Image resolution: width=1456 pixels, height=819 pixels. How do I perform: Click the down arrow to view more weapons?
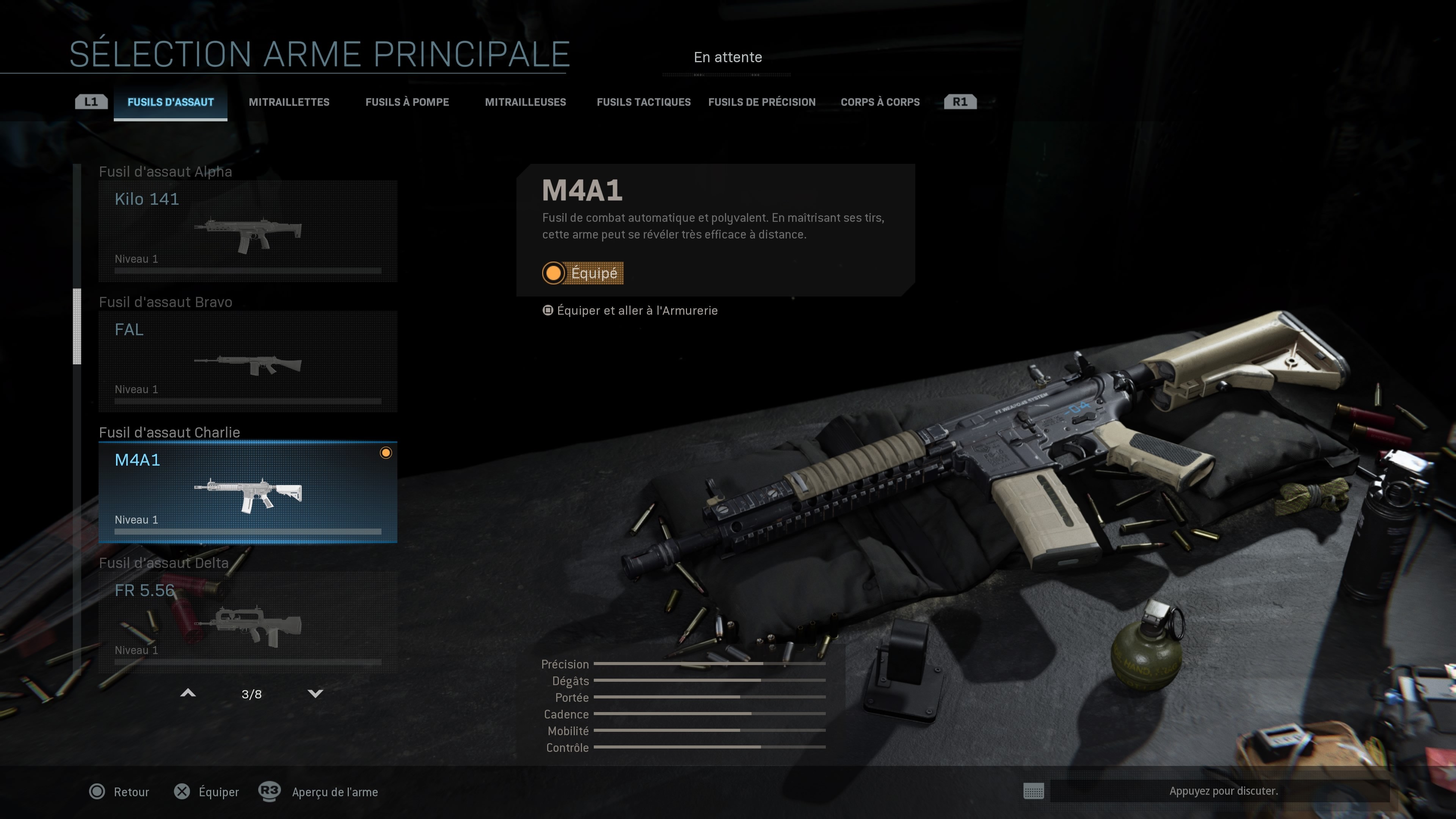pyautogui.click(x=315, y=693)
